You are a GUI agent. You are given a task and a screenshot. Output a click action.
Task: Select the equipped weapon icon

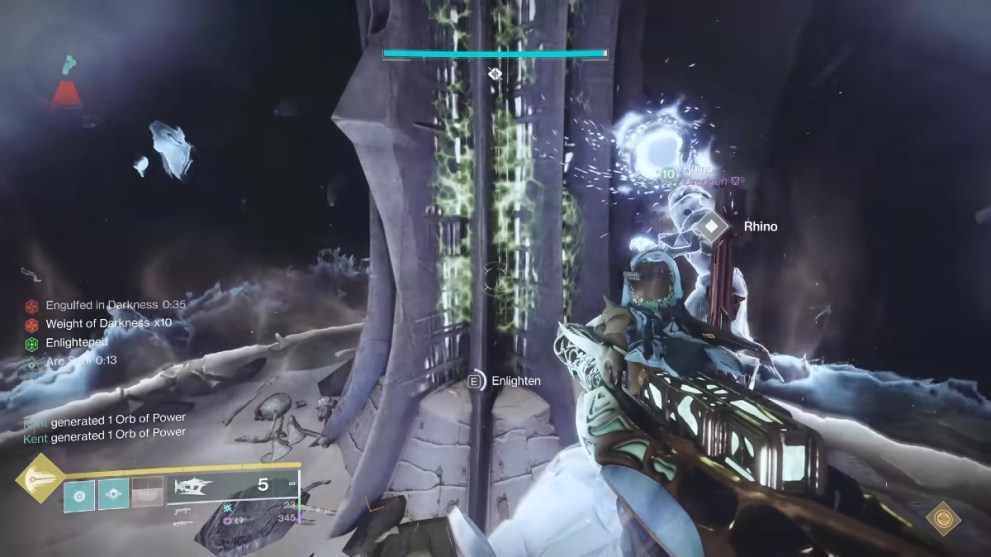(x=194, y=487)
